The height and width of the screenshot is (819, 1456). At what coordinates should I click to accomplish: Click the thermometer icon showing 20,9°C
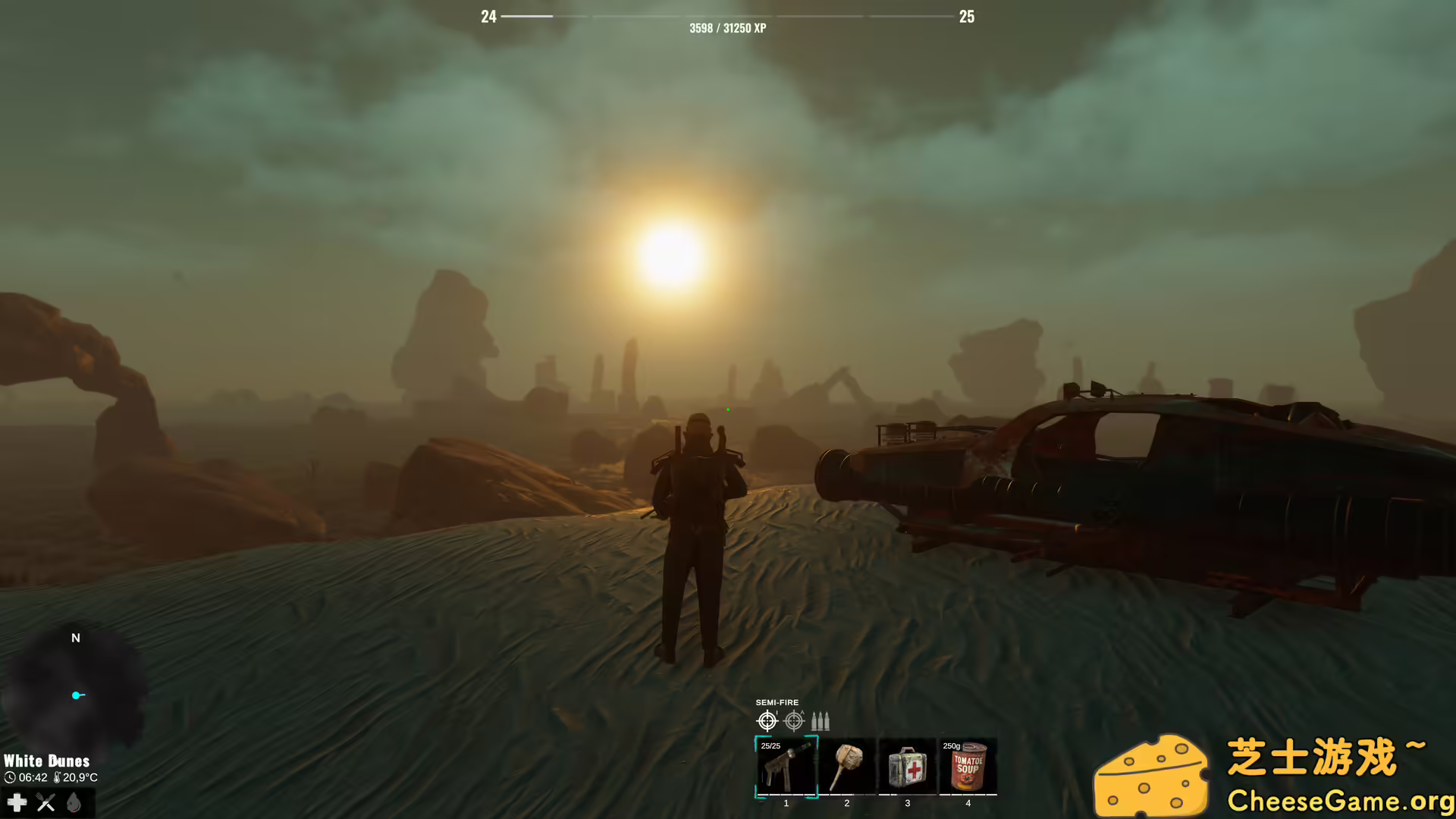point(58,777)
